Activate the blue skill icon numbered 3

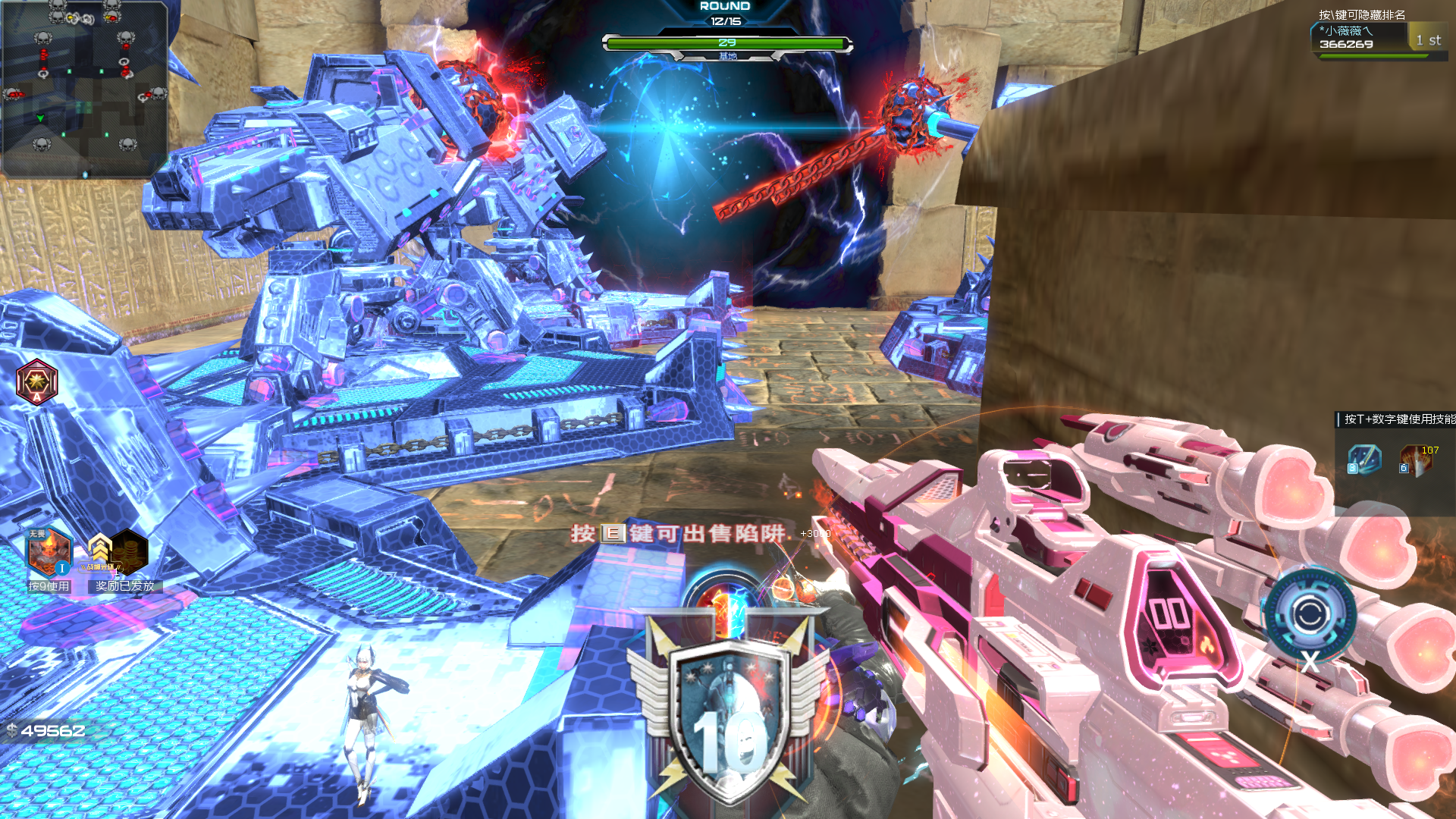(x=1364, y=459)
